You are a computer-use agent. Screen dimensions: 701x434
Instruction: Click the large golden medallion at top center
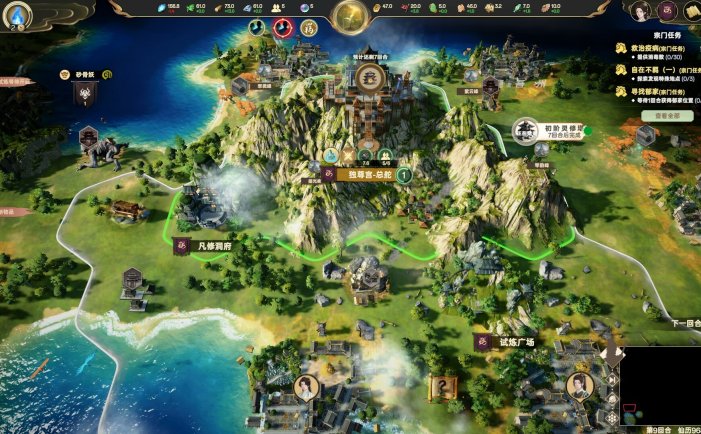[350, 15]
